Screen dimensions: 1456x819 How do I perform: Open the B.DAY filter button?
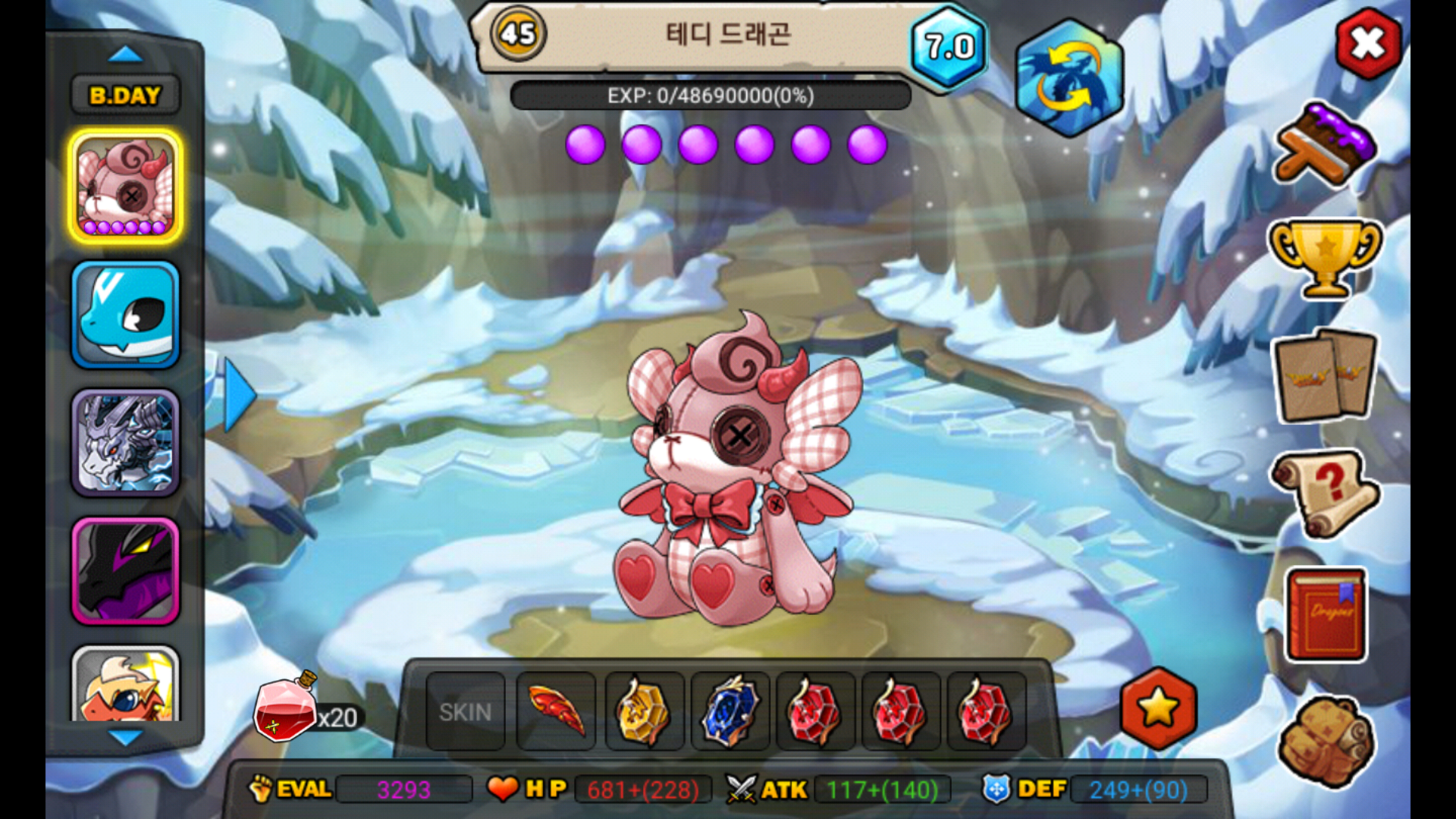point(125,96)
